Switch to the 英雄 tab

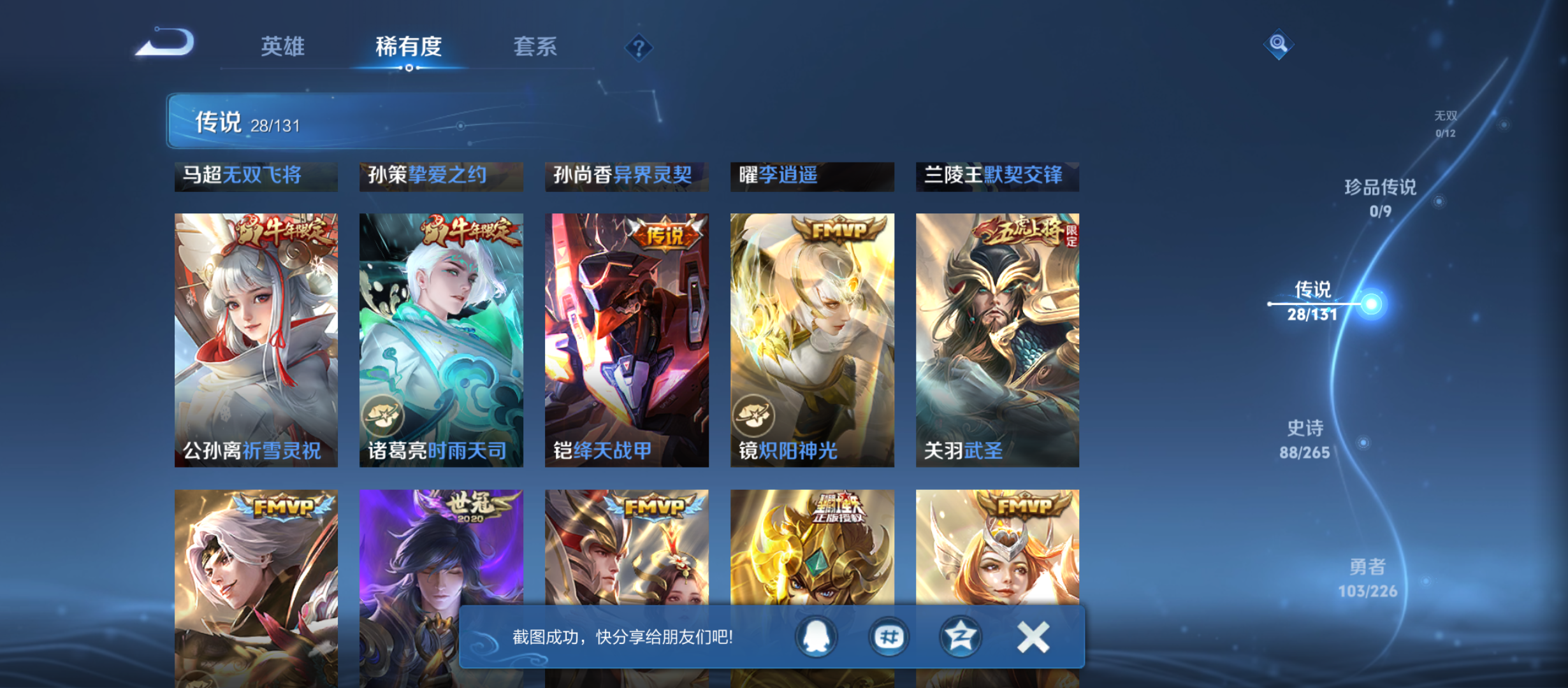(x=282, y=47)
